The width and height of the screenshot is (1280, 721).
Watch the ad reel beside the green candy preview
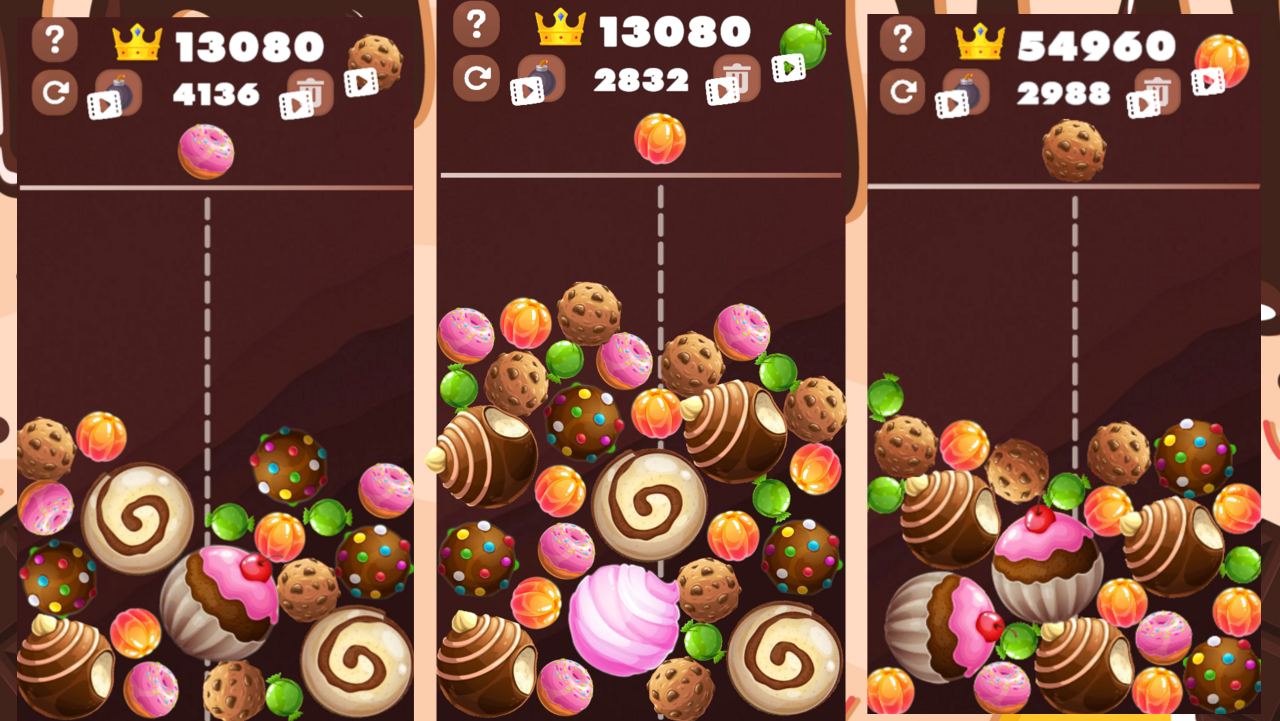(788, 69)
